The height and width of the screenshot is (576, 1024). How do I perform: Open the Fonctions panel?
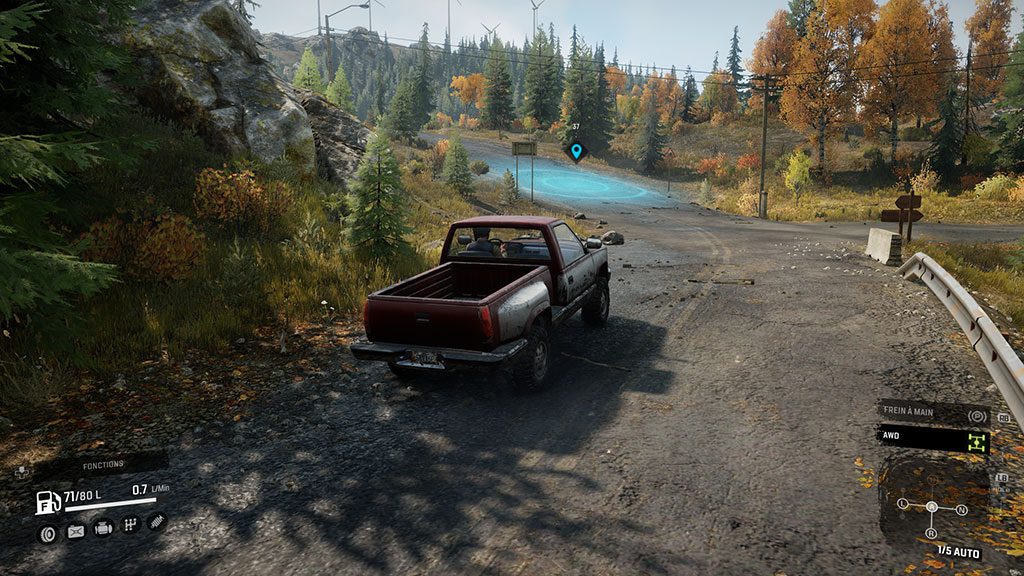(x=103, y=465)
